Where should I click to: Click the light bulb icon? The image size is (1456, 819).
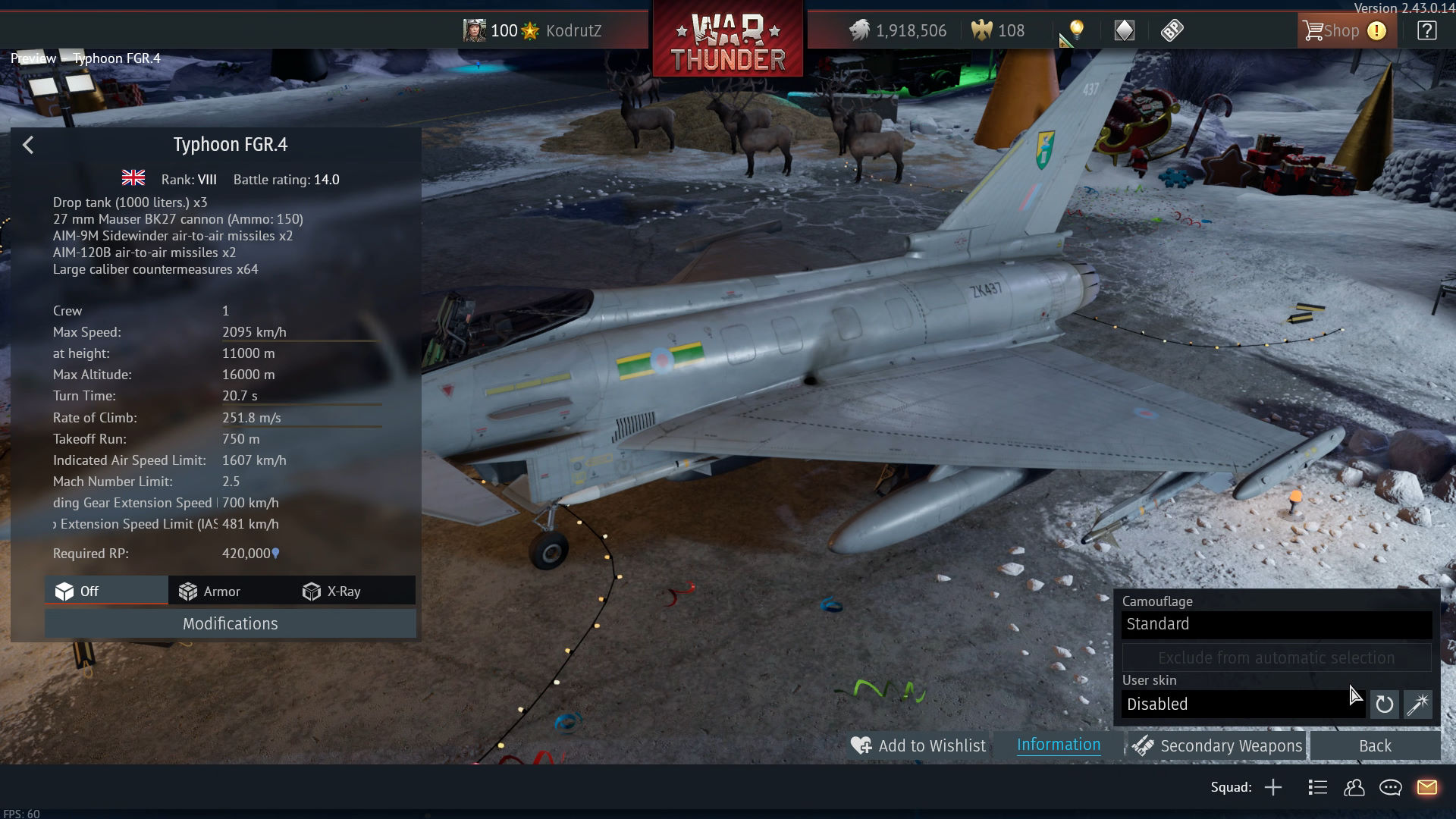click(x=1076, y=30)
